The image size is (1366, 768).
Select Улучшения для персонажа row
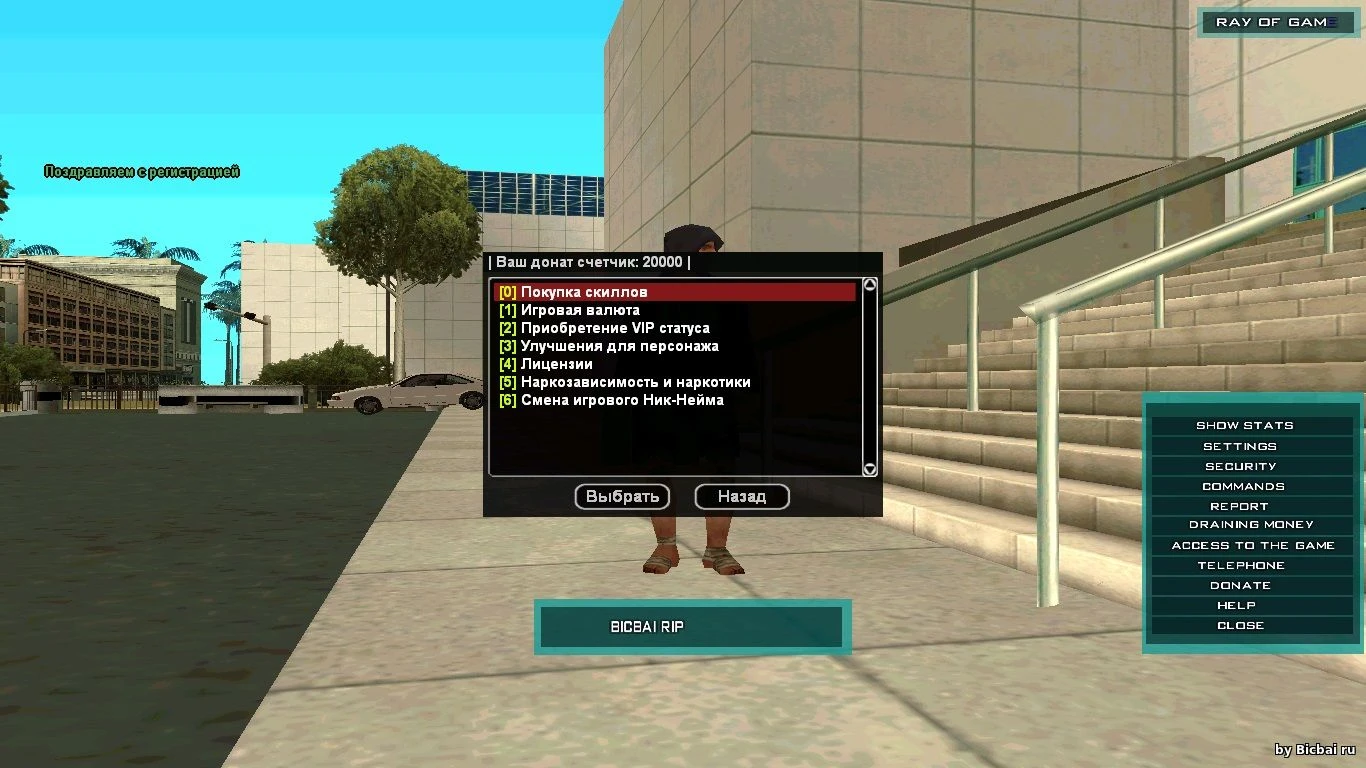pyautogui.click(x=619, y=346)
